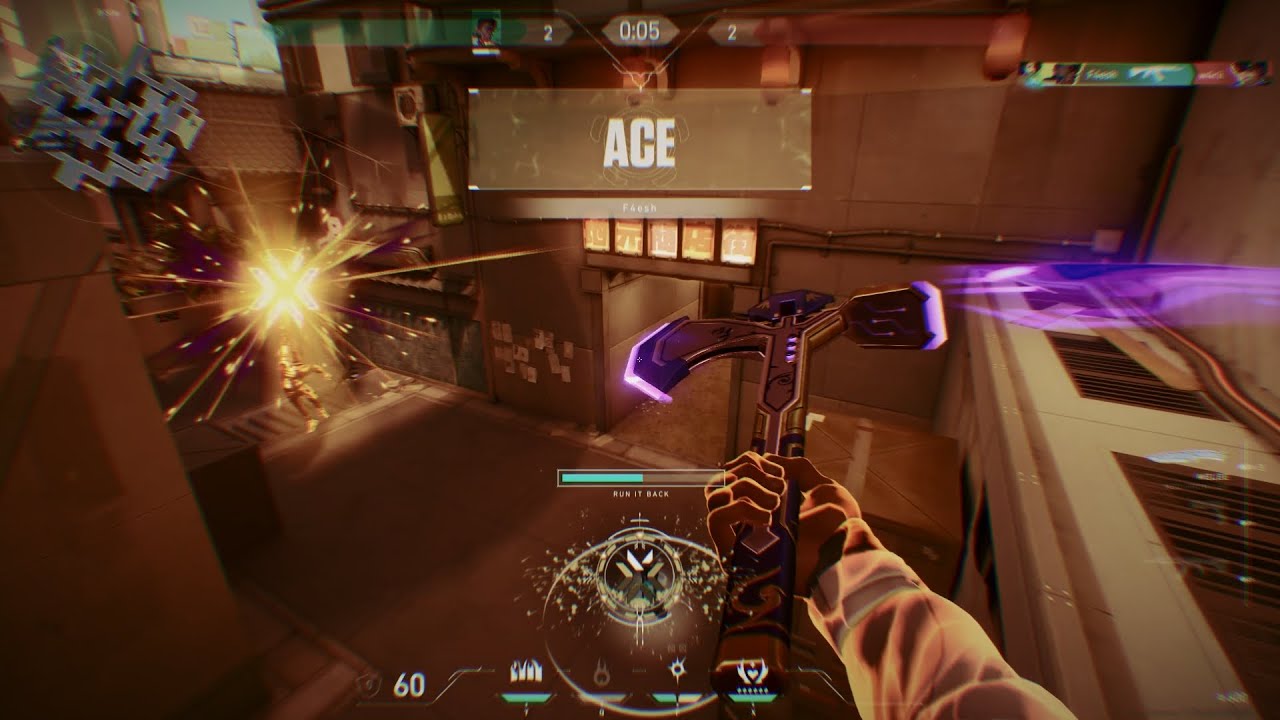
Task: Use the Hot Hands fireball ability icon
Action: (601, 674)
